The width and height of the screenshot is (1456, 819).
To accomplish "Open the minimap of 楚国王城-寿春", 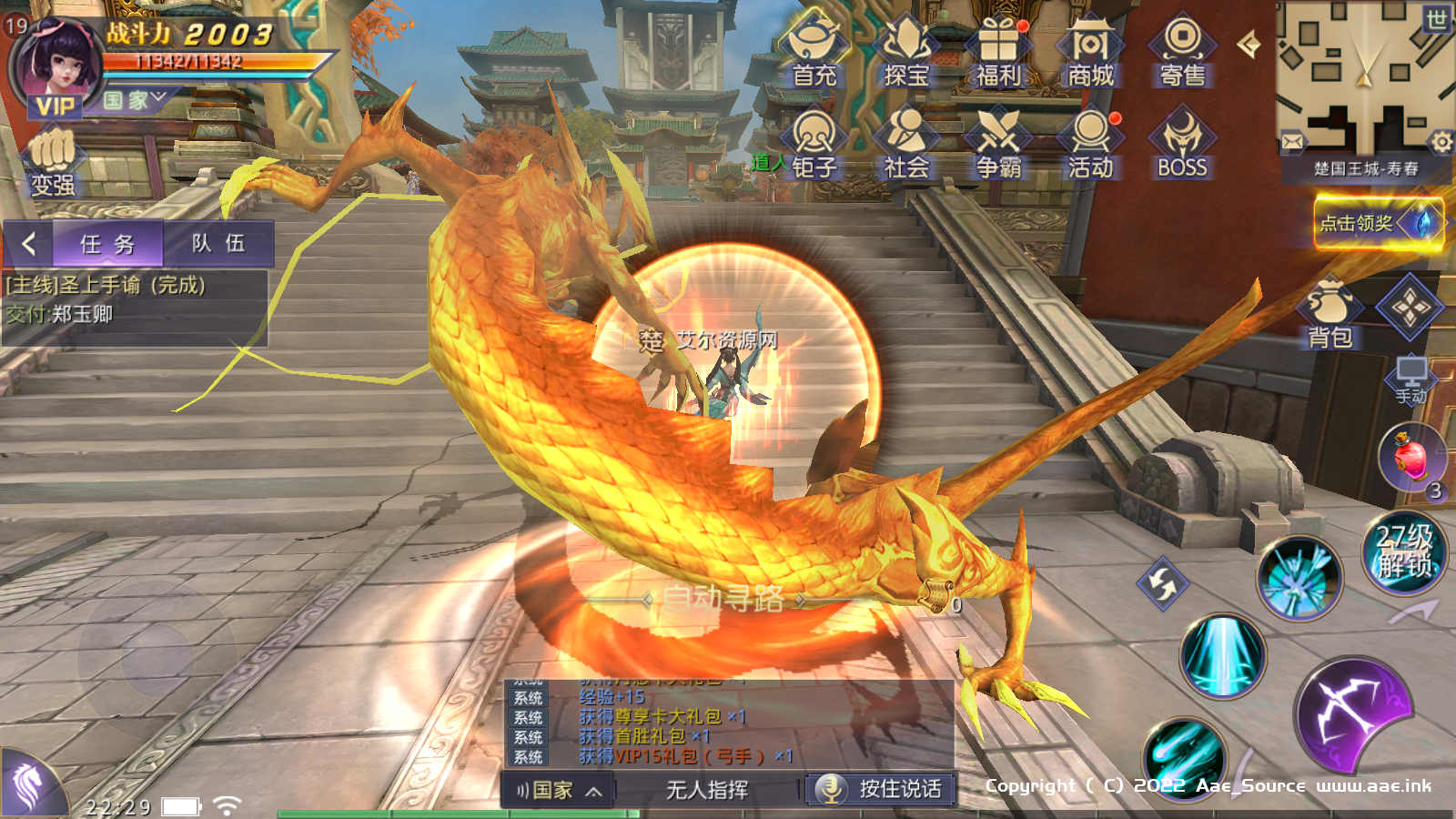I will click(x=1363, y=82).
